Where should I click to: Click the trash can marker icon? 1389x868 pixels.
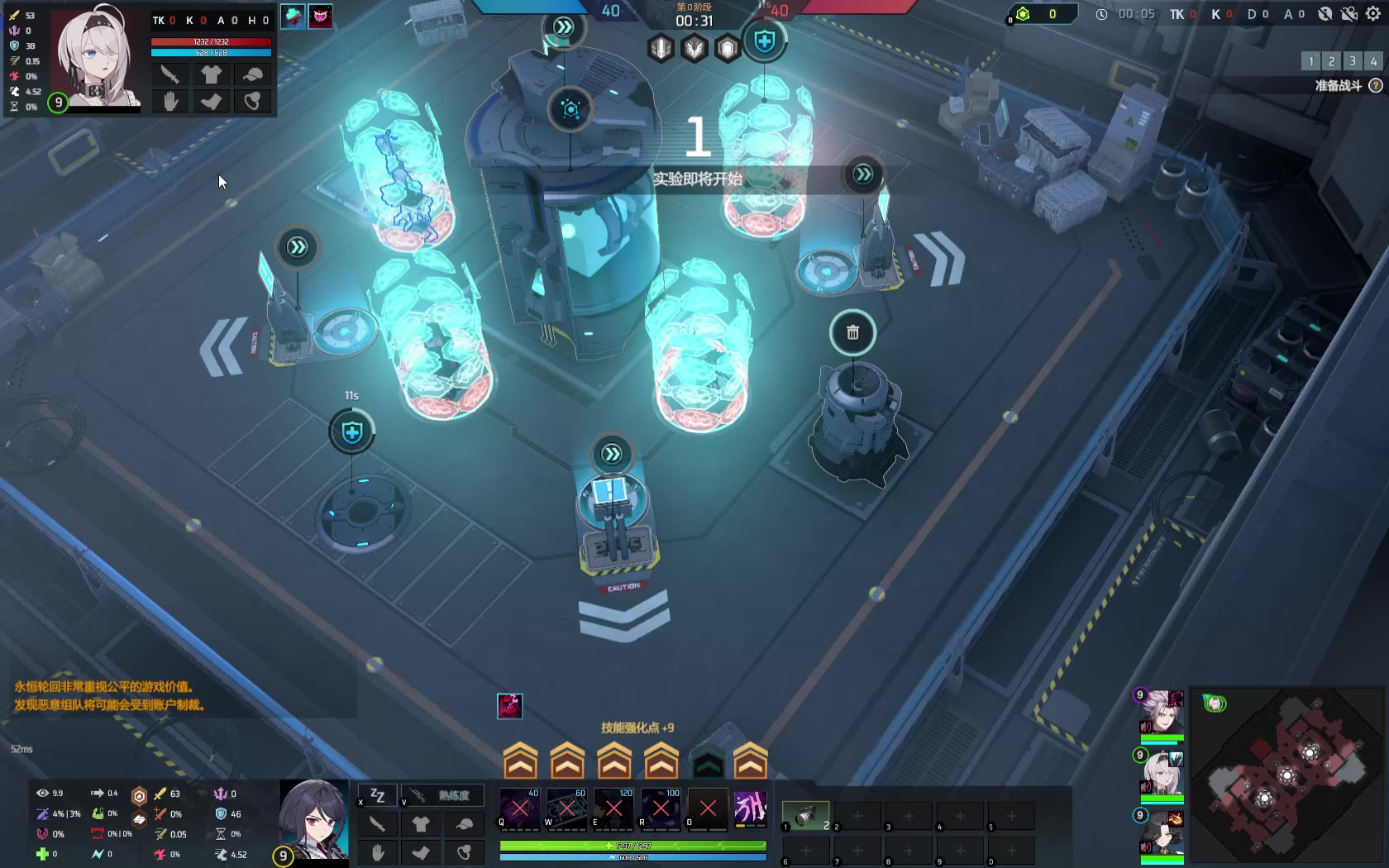click(x=852, y=332)
